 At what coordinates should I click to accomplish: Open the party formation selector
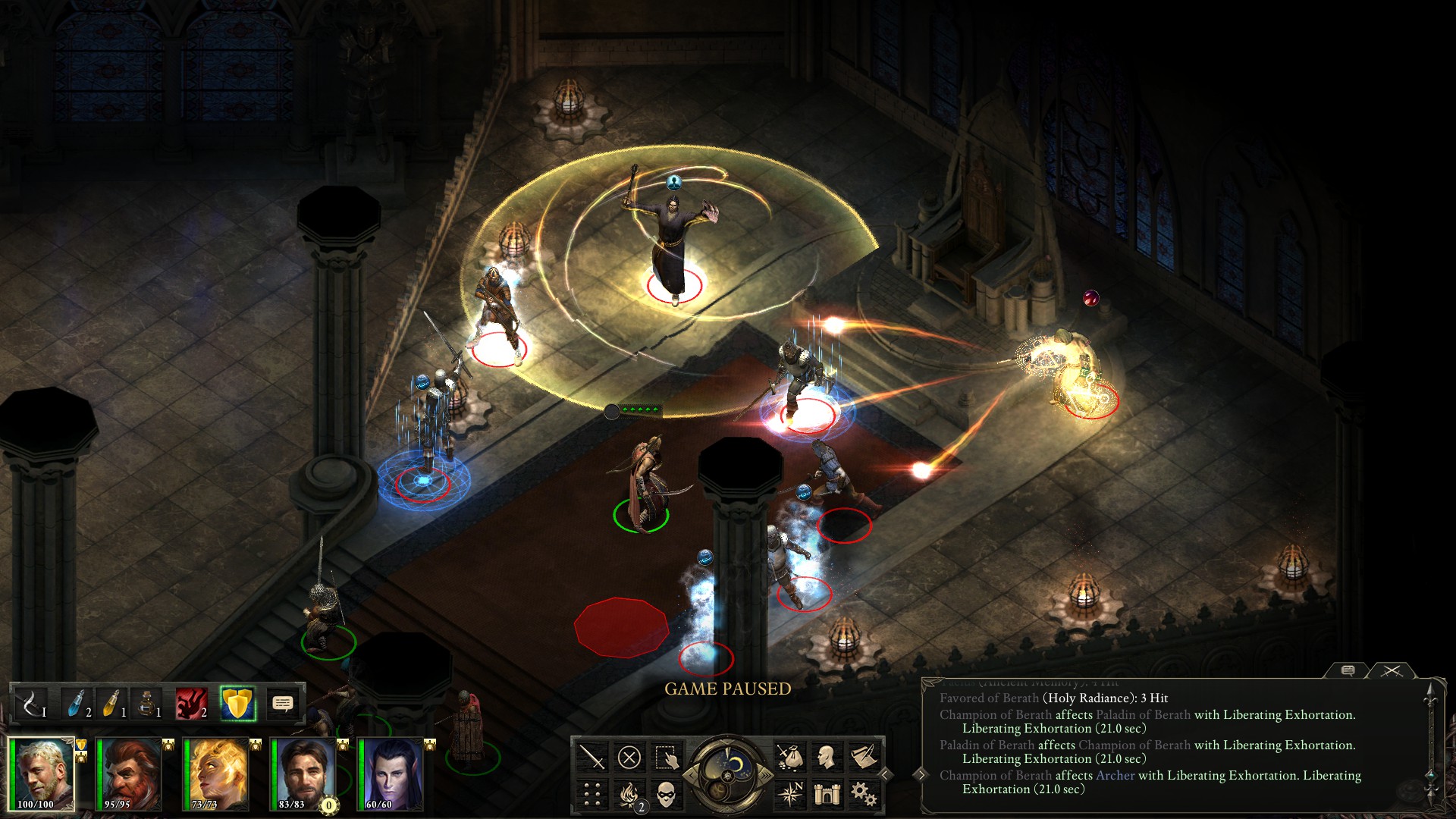pyautogui.click(x=591, y=794)
